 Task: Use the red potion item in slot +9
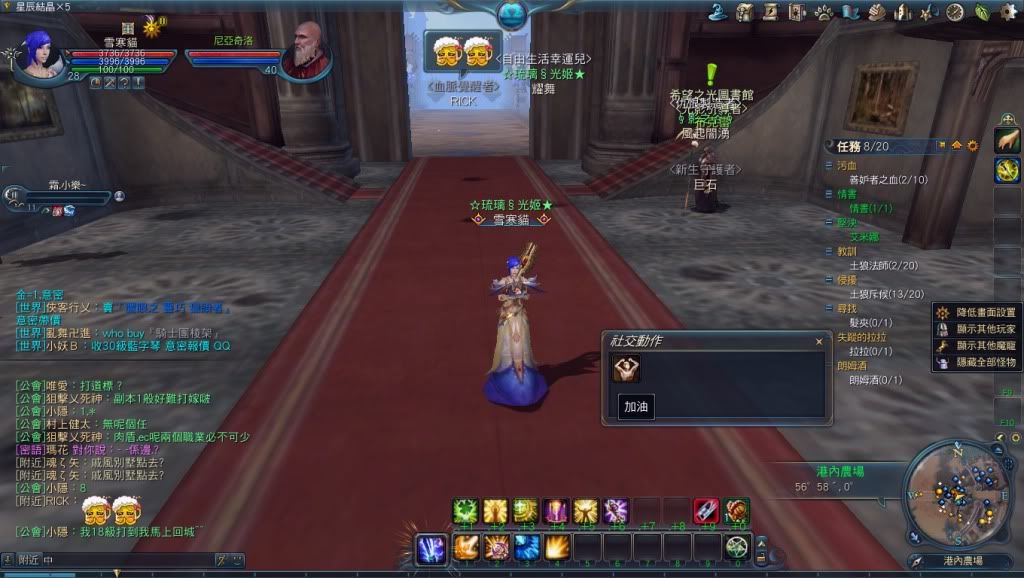pyautogui.click(x=706, y=511)
